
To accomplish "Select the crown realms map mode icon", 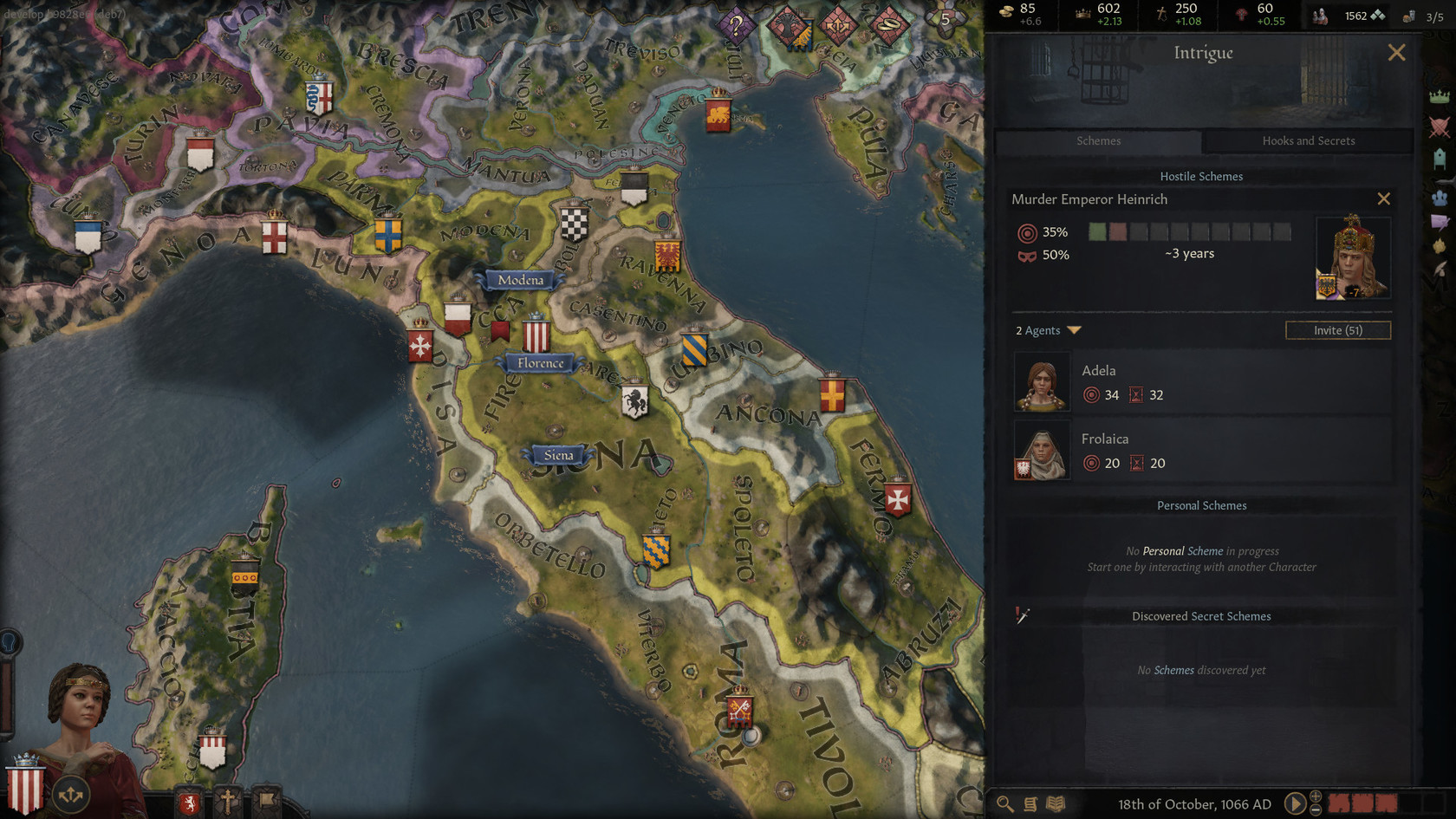I will [x=1440, y=97].
